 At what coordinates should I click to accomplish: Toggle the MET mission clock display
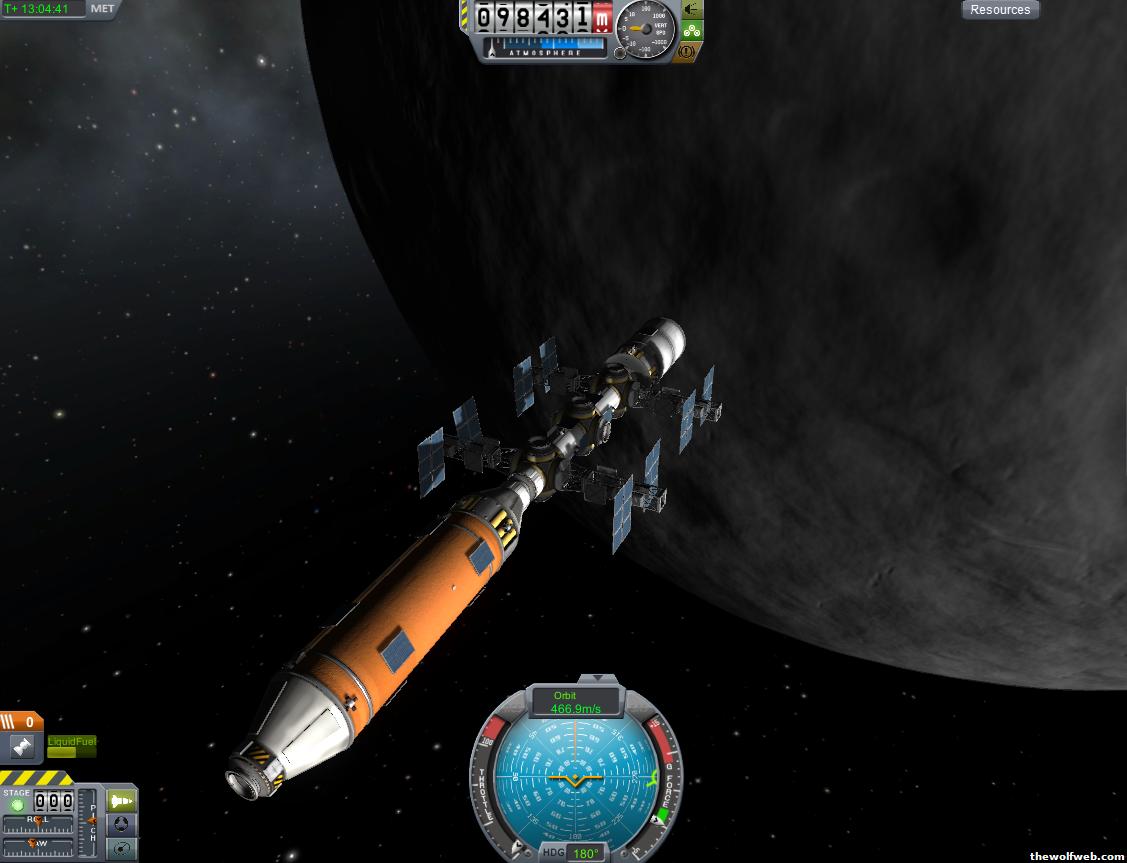tap(102, 9)
